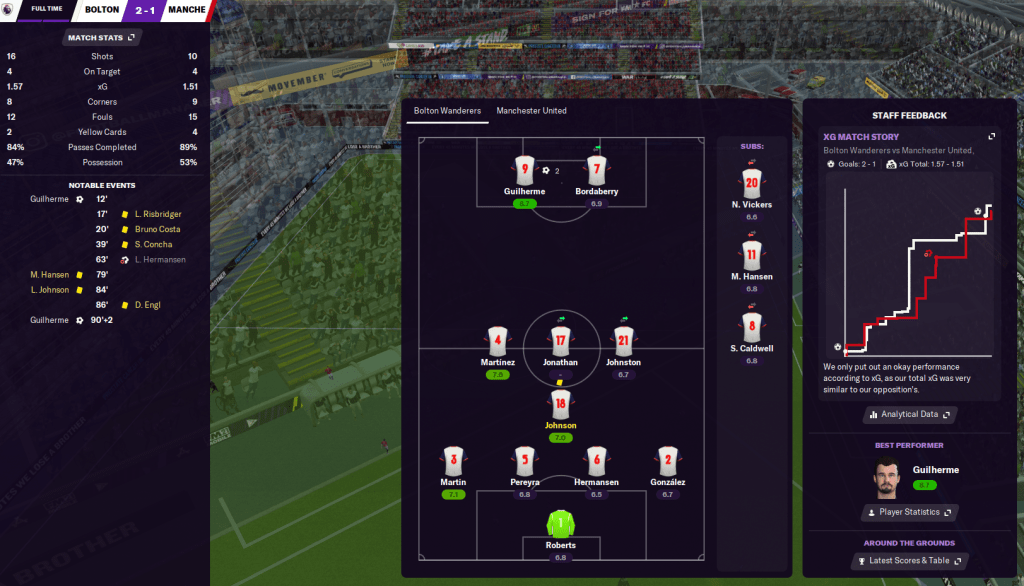View Player Statistics for Guilherme
This screenshot has width=1024, height=586.
(x=909, y=512)
